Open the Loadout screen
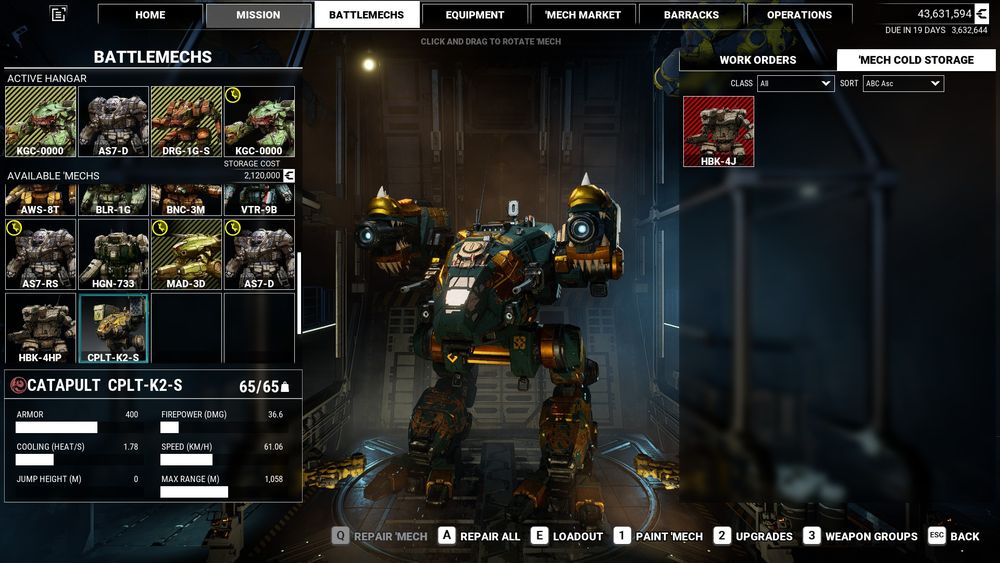This screenshot has height=563, width=1000. (x=567, y=536)
